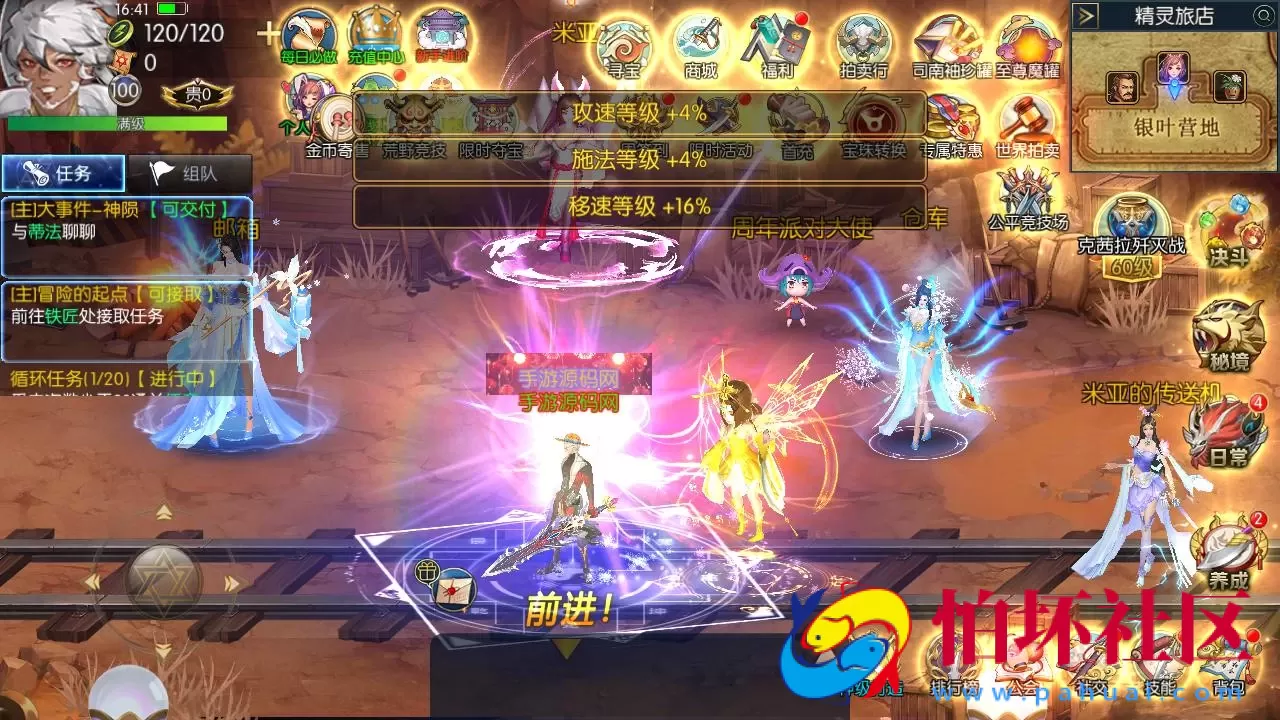Image resolution: width=1280 pixels, height=720 pixels.
Task: Collapse the 银叶营地 camp panel
Action: tap(1083, 14)
